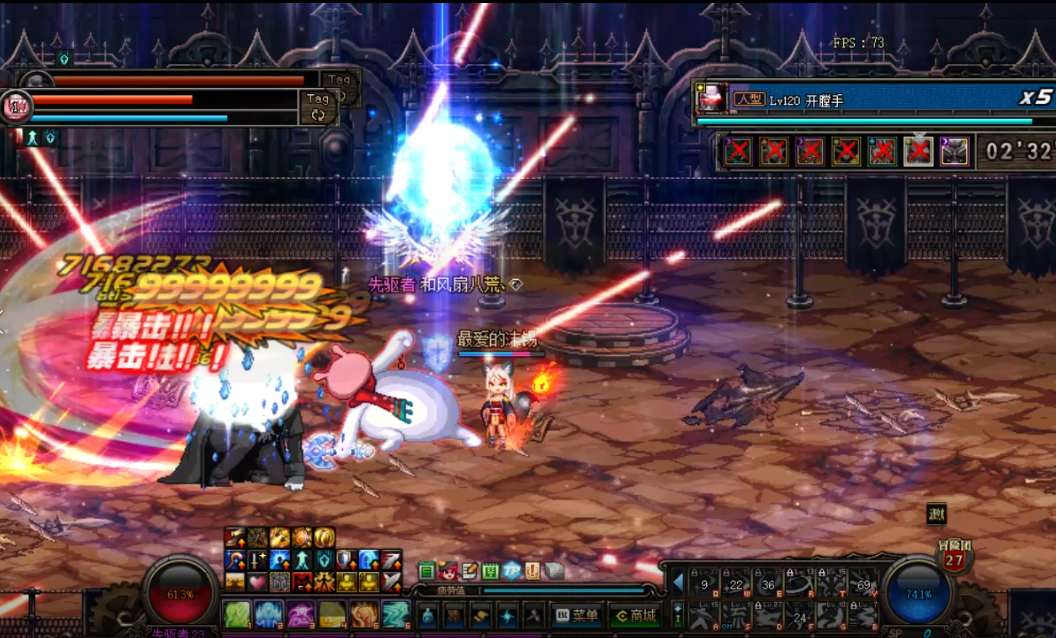Use the pink quick slot item 3
This screenshot has width=1056, height=638.
click(301, 614)
